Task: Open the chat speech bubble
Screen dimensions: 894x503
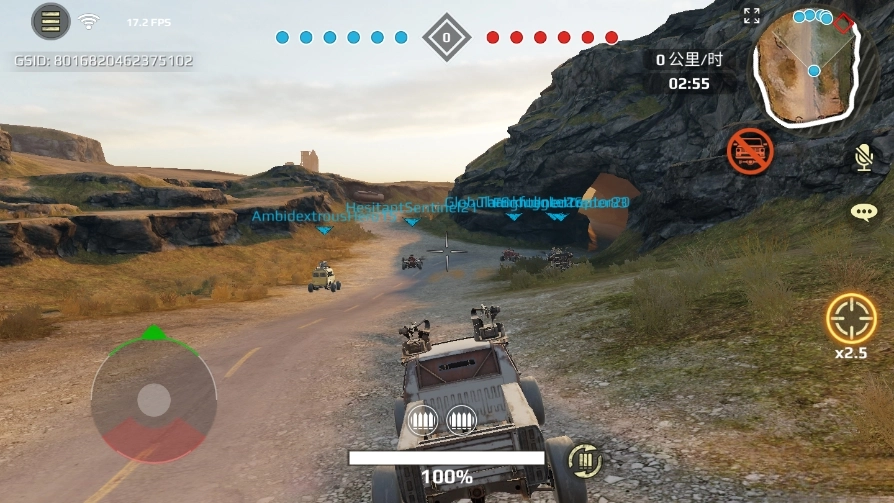Action: click(x=863, y=212)
